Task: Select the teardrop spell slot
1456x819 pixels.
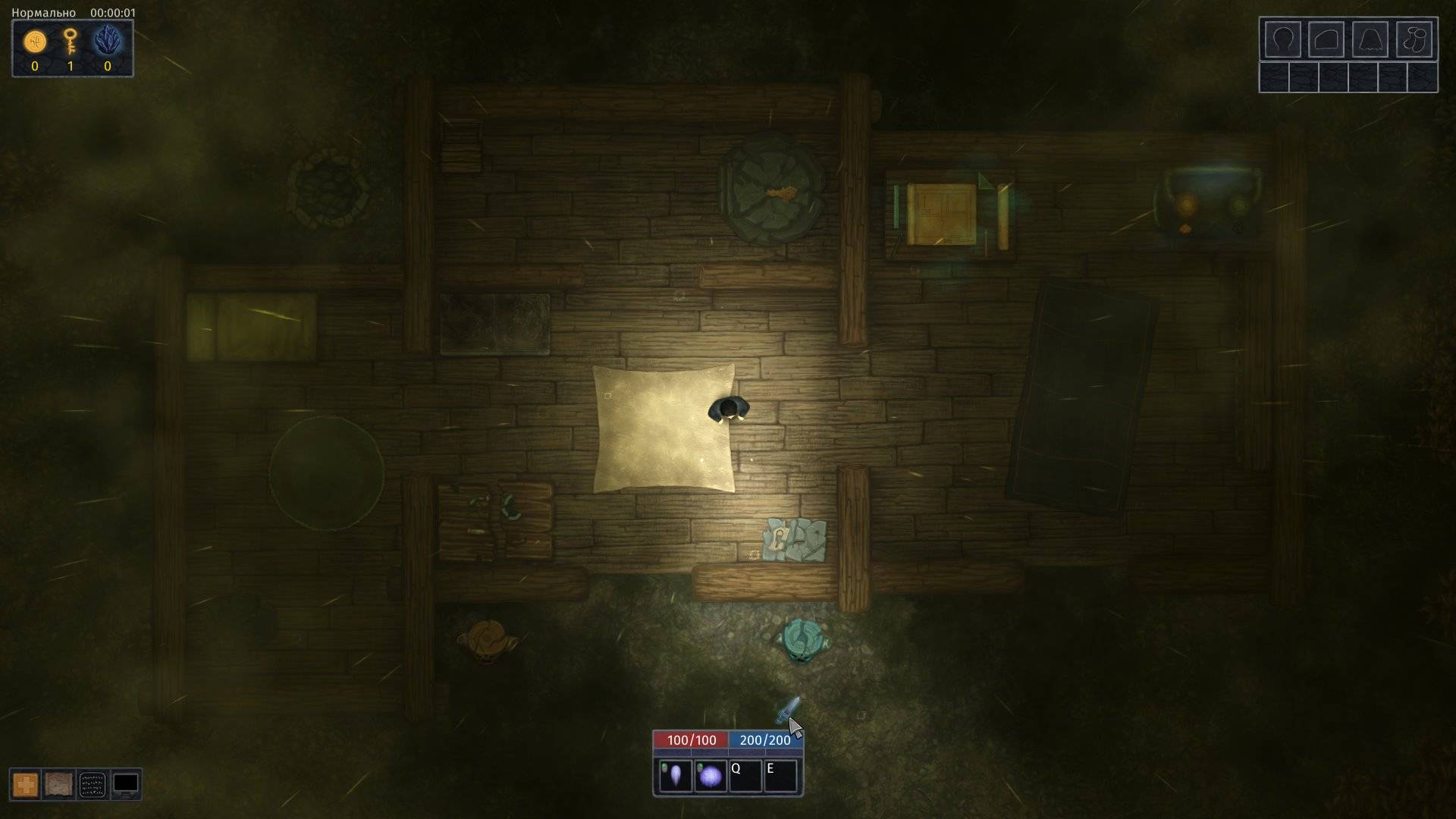Action: point(674,776)
